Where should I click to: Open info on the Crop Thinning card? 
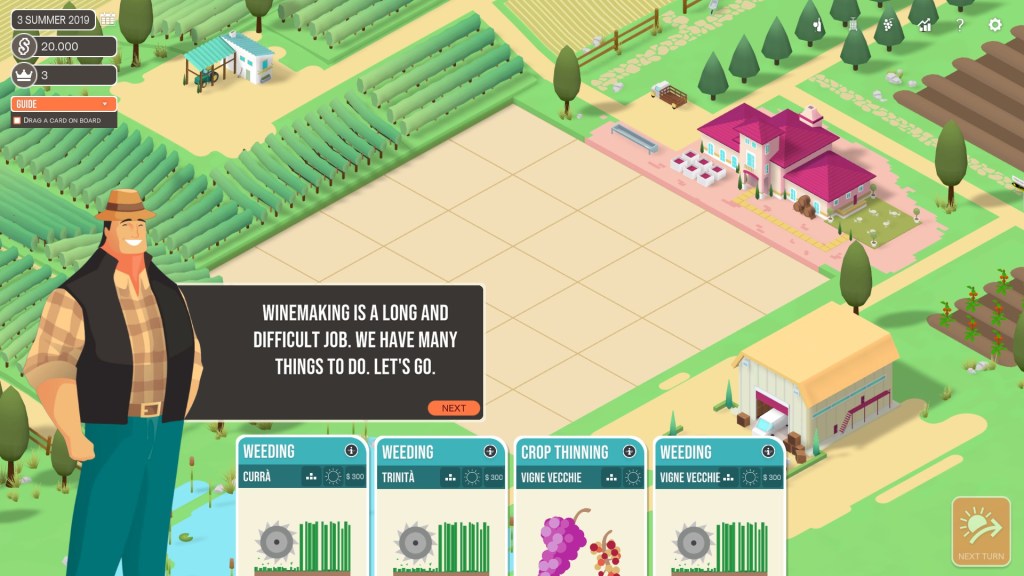629,451
